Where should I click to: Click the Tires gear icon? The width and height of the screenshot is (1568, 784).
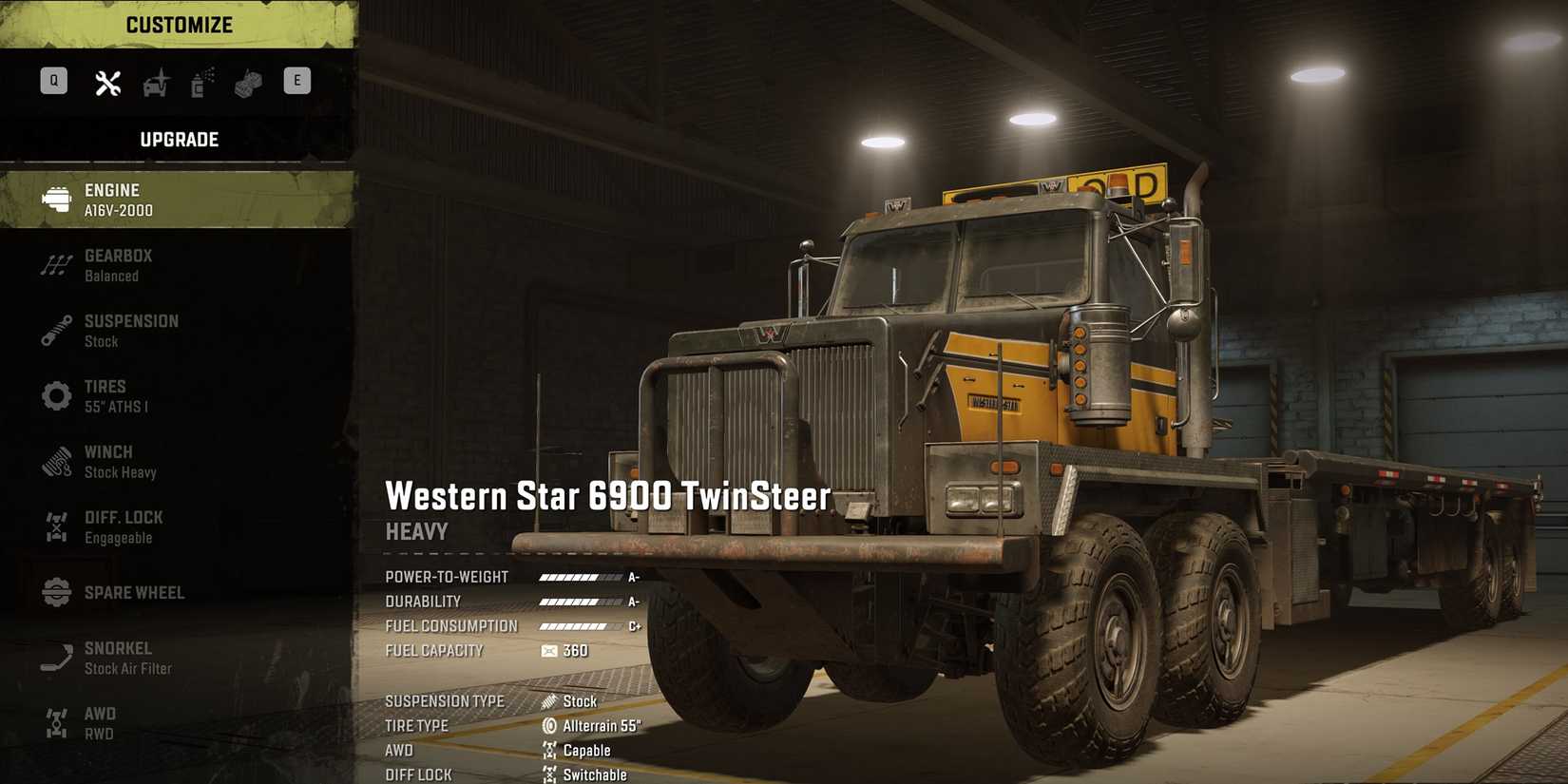click(x=55, y=395)
